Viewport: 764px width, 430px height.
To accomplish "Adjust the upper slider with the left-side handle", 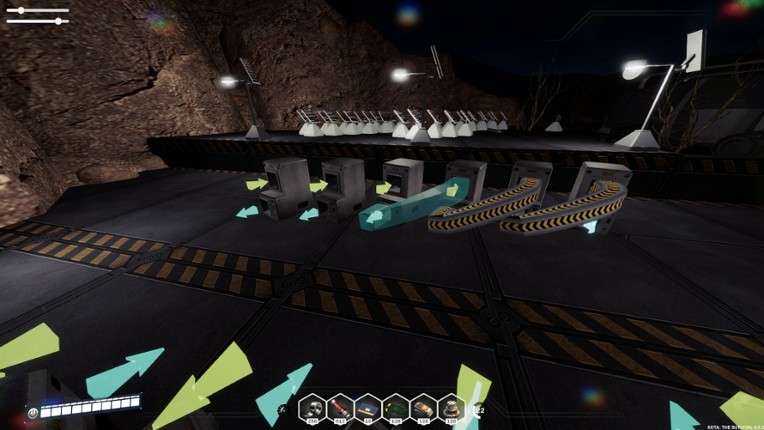I will (x=19, y=11).
